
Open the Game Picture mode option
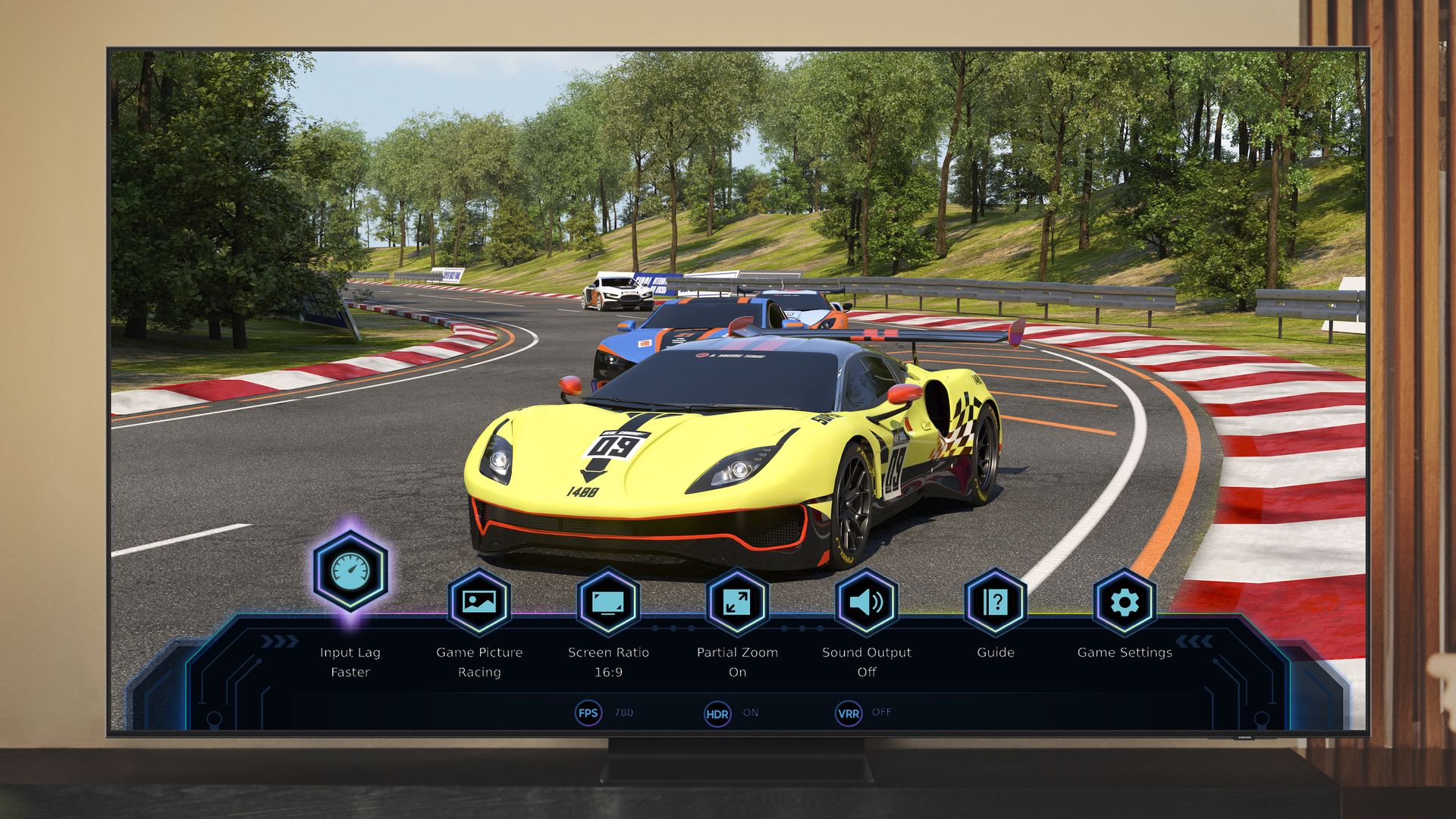coord(479,602)
